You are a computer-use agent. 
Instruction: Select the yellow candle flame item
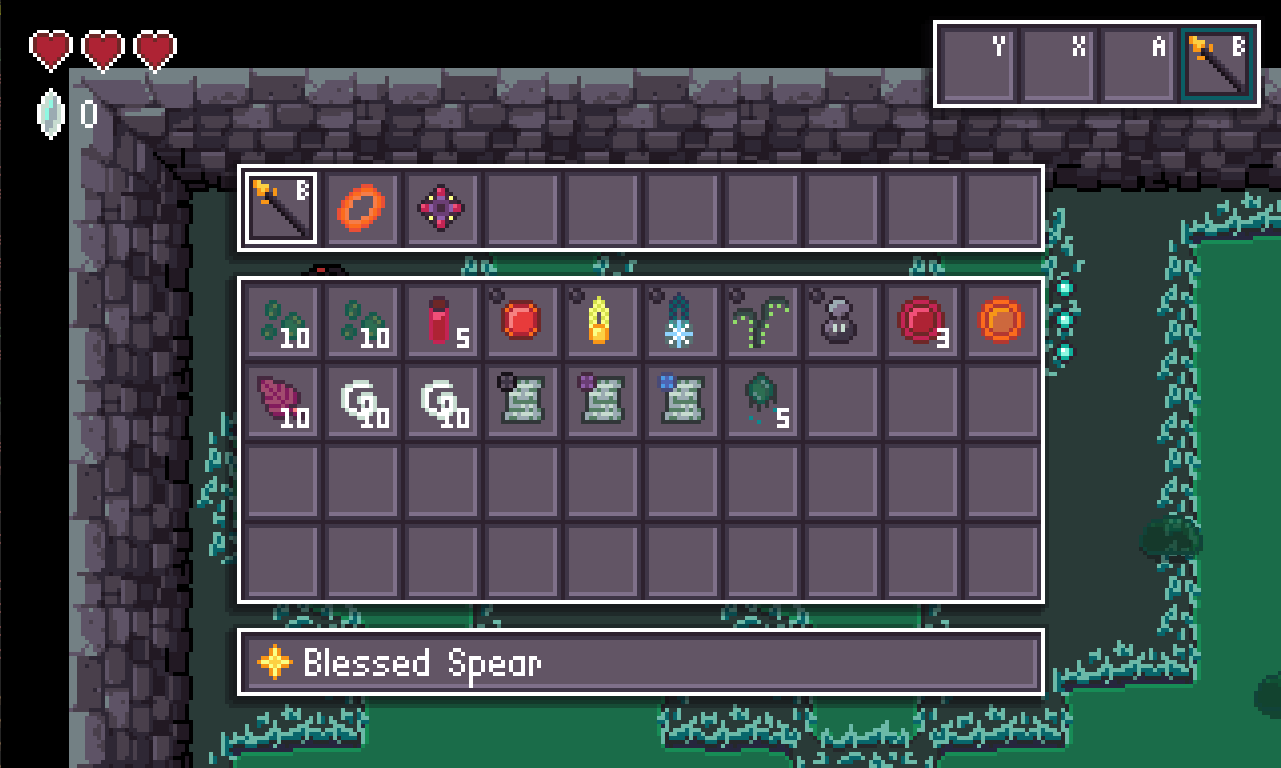coord(602,320)
